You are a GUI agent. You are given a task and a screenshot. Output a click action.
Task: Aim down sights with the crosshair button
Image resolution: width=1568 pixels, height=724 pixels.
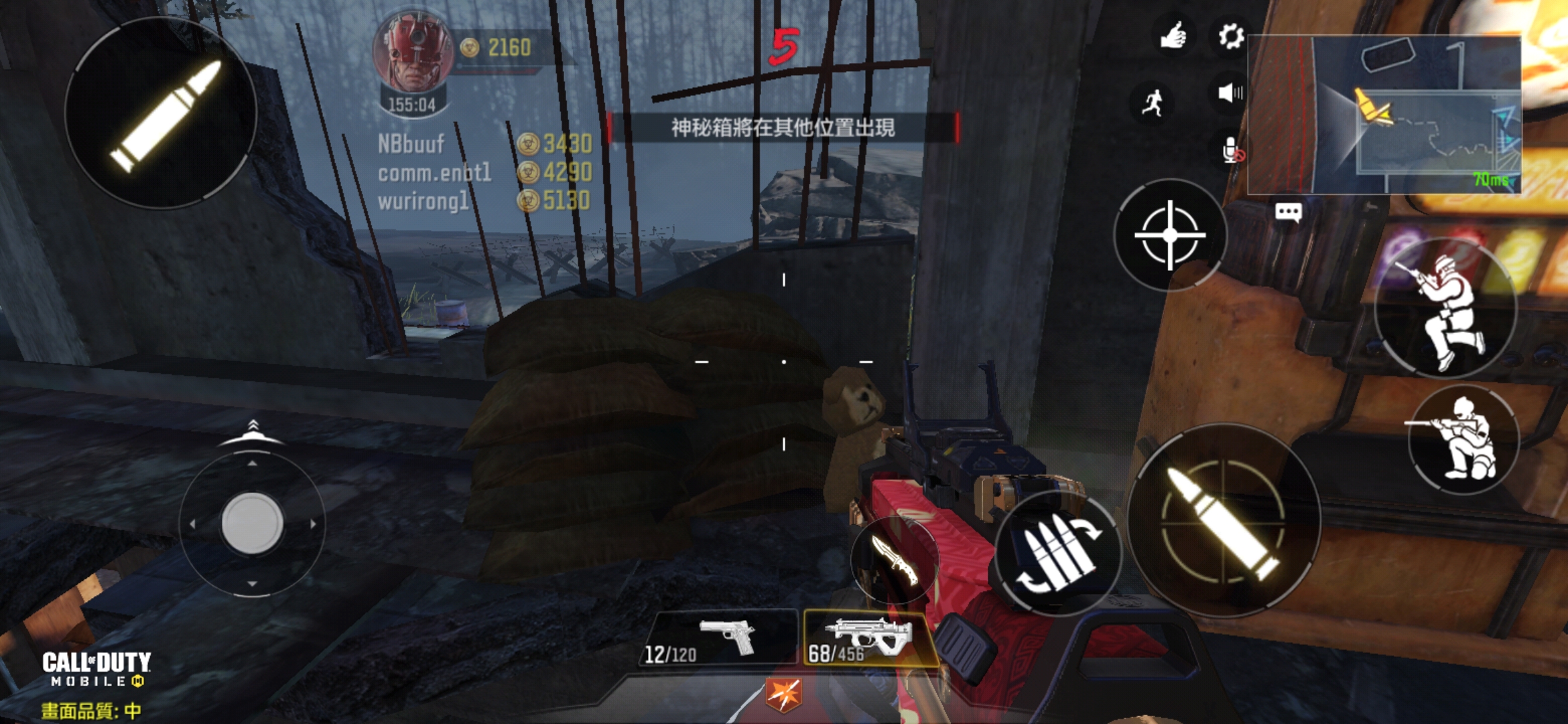pos(1170,235)
